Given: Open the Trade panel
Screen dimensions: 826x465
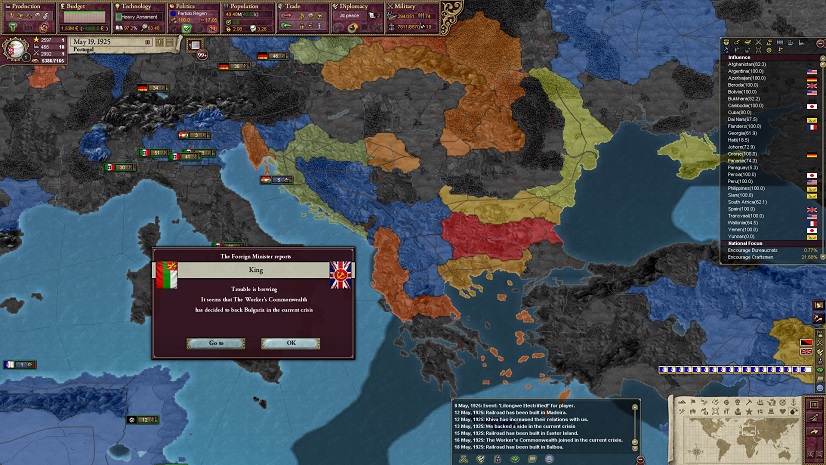Looking at the screenshot, I should pos(303,6).
